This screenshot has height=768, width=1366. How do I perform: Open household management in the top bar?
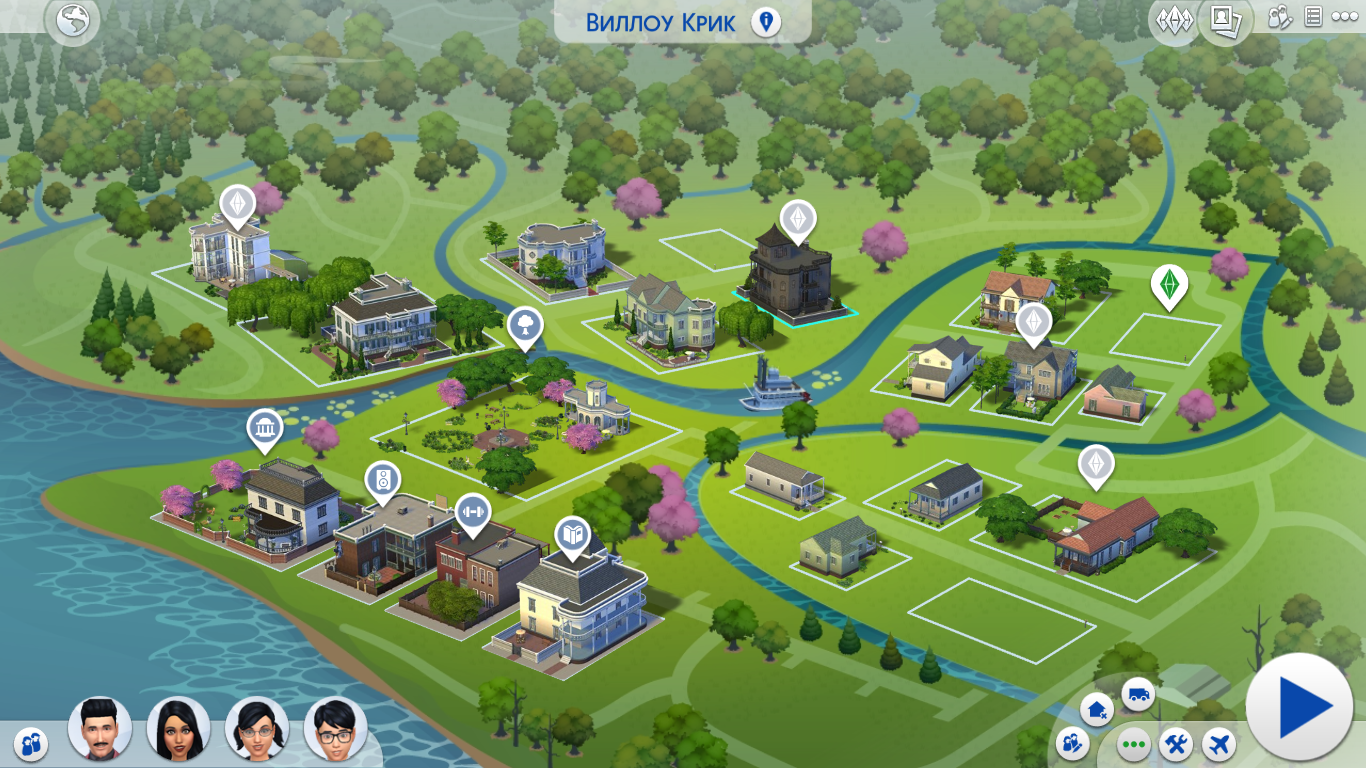click(x=1280, y=17)
